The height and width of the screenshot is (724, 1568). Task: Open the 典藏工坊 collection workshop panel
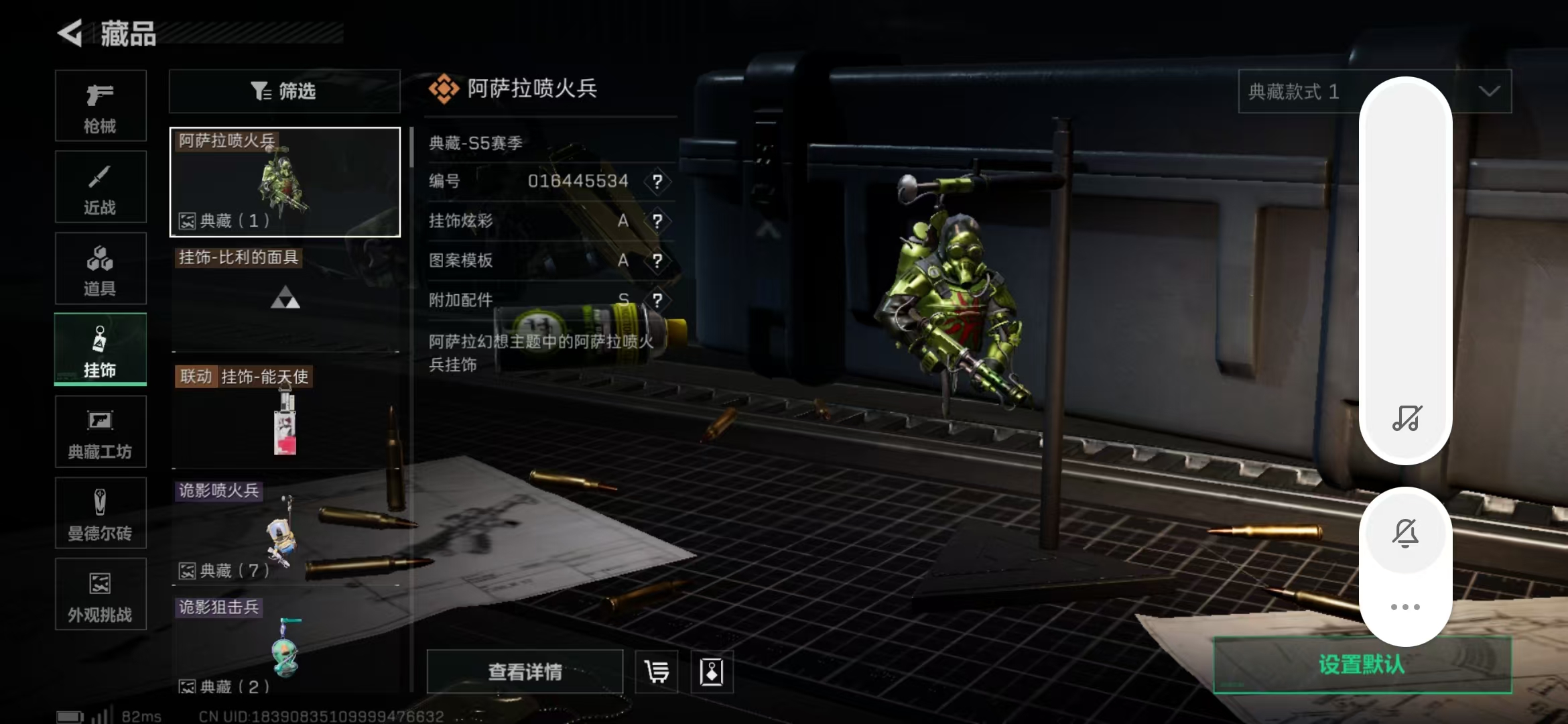[101, 431]
